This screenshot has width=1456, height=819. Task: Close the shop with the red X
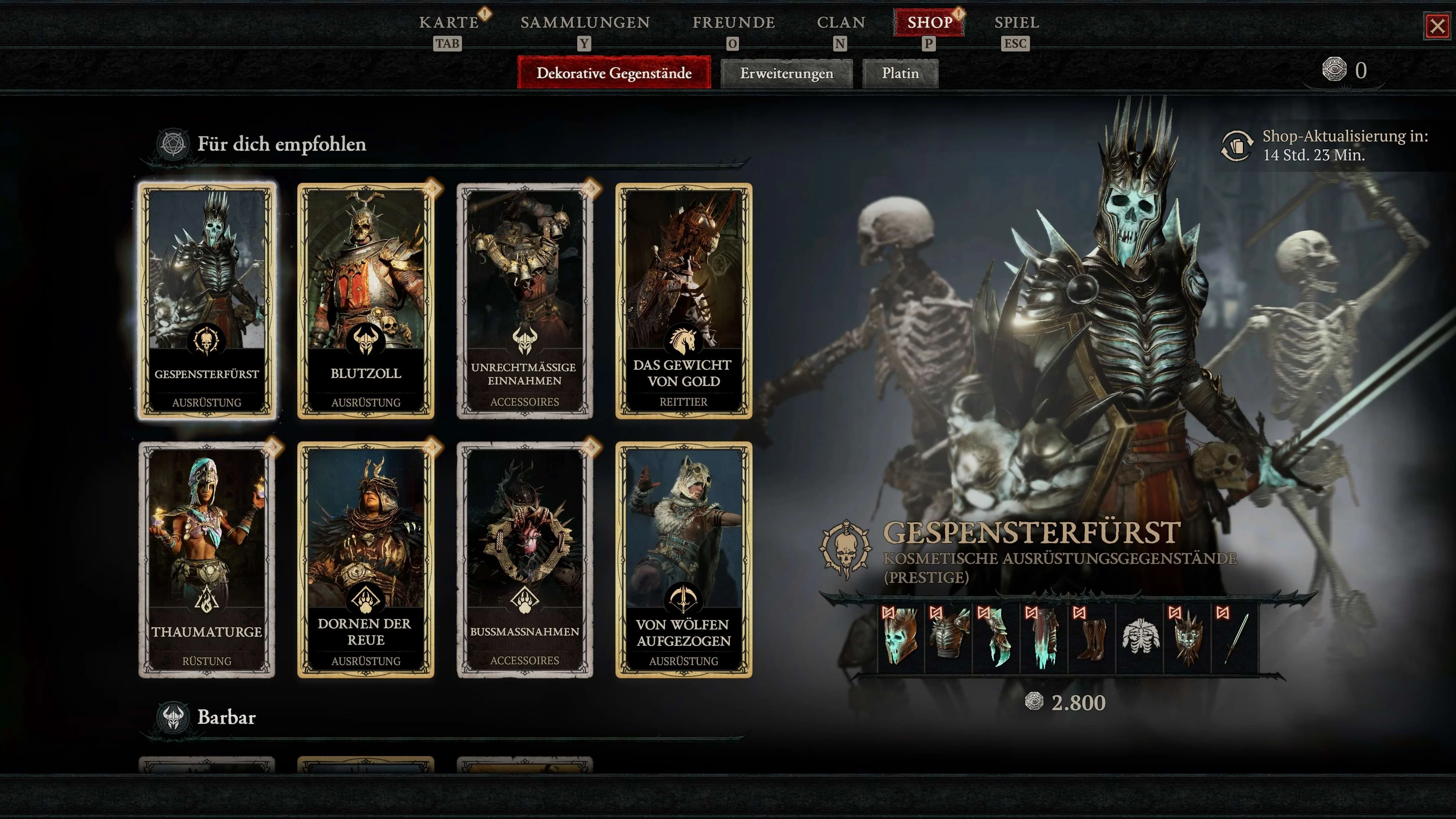(1437, 26)
